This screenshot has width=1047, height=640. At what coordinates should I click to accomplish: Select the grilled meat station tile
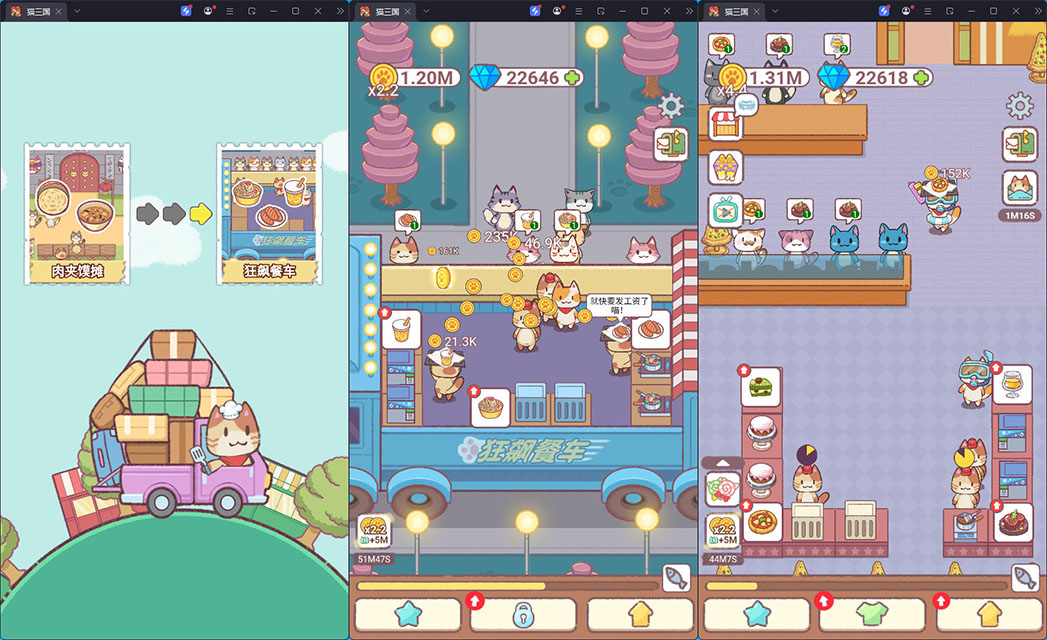point(650,329)
